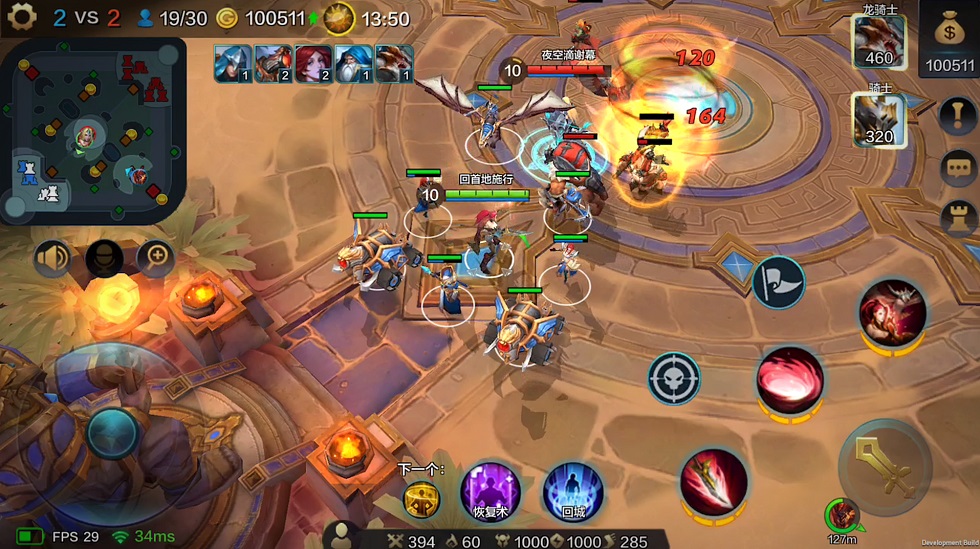This screenshot has height=549, width=980.
Task: Select the white-bearded wizard portrait
Action: click(353, 63)
